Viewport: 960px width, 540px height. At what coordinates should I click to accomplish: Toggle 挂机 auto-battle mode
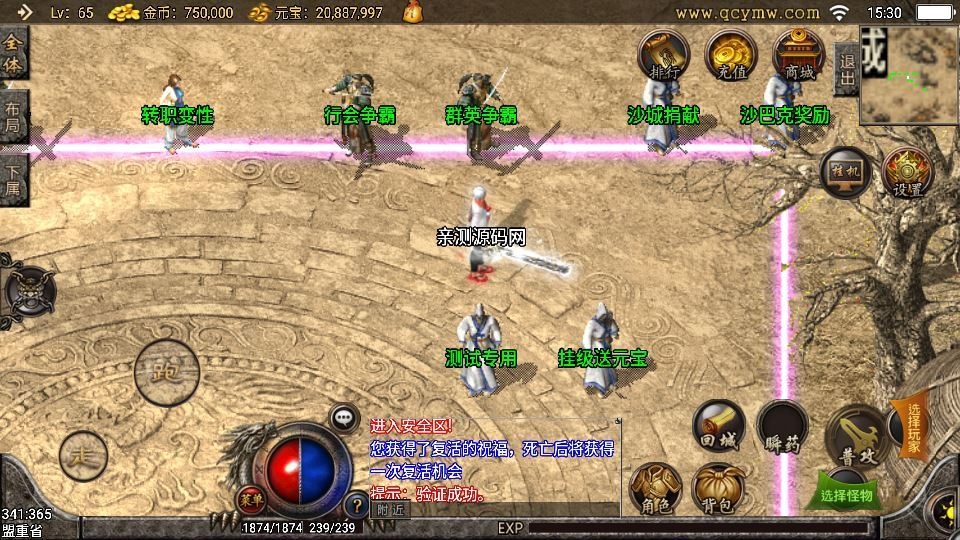click(846, 173)
